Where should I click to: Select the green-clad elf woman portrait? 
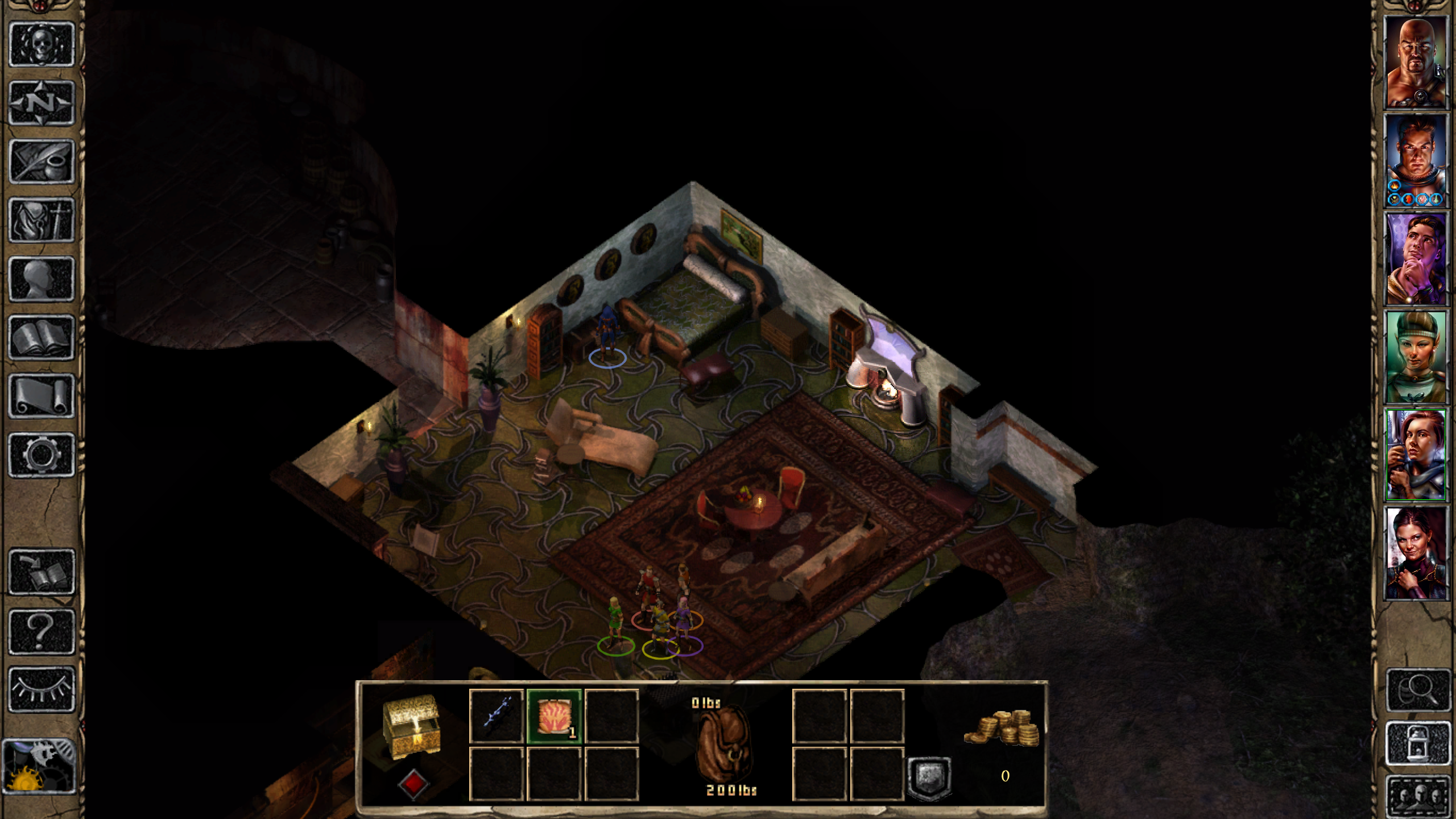coord(1415,357)
